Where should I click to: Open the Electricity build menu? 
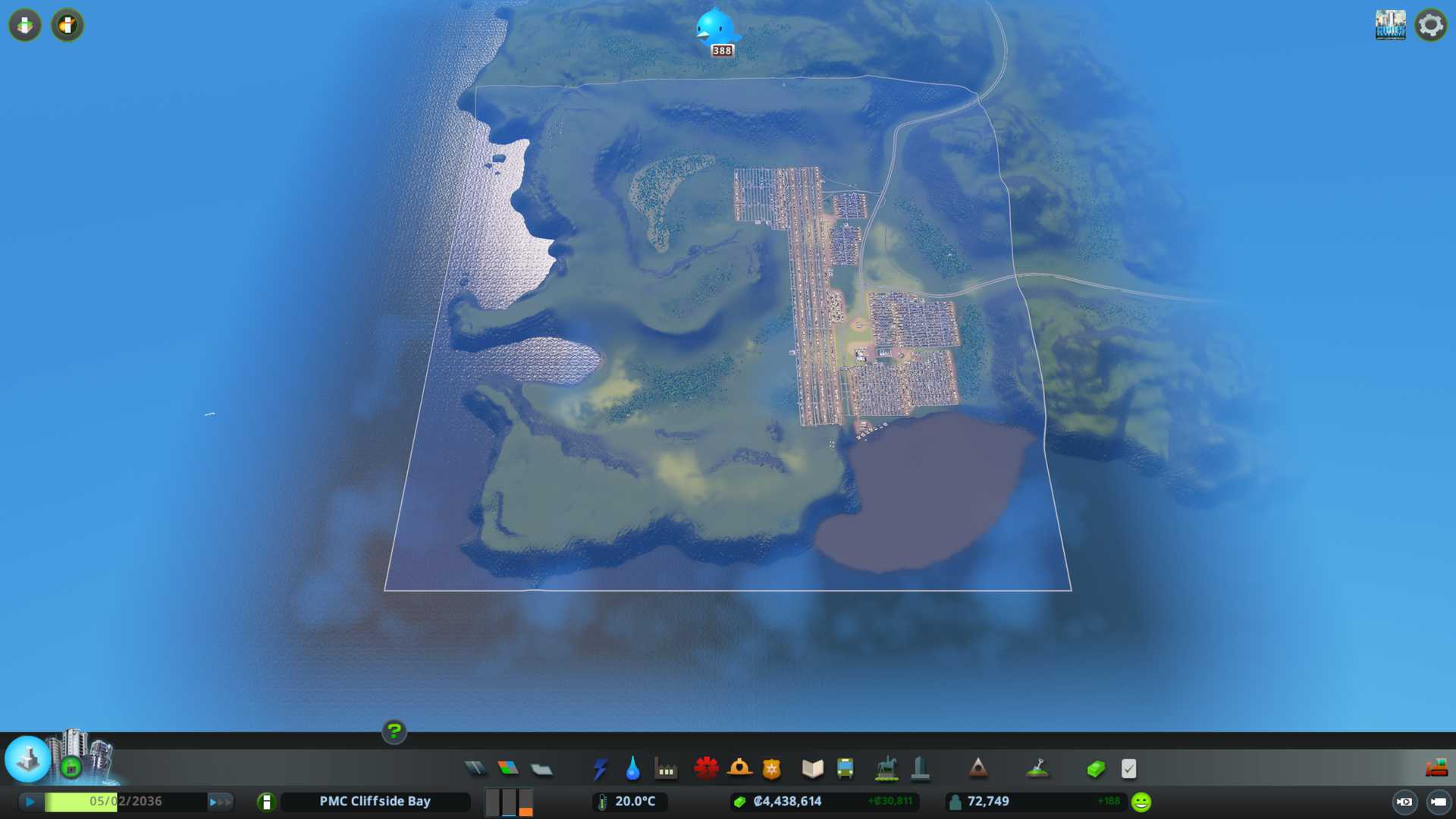tap(600, 769)
